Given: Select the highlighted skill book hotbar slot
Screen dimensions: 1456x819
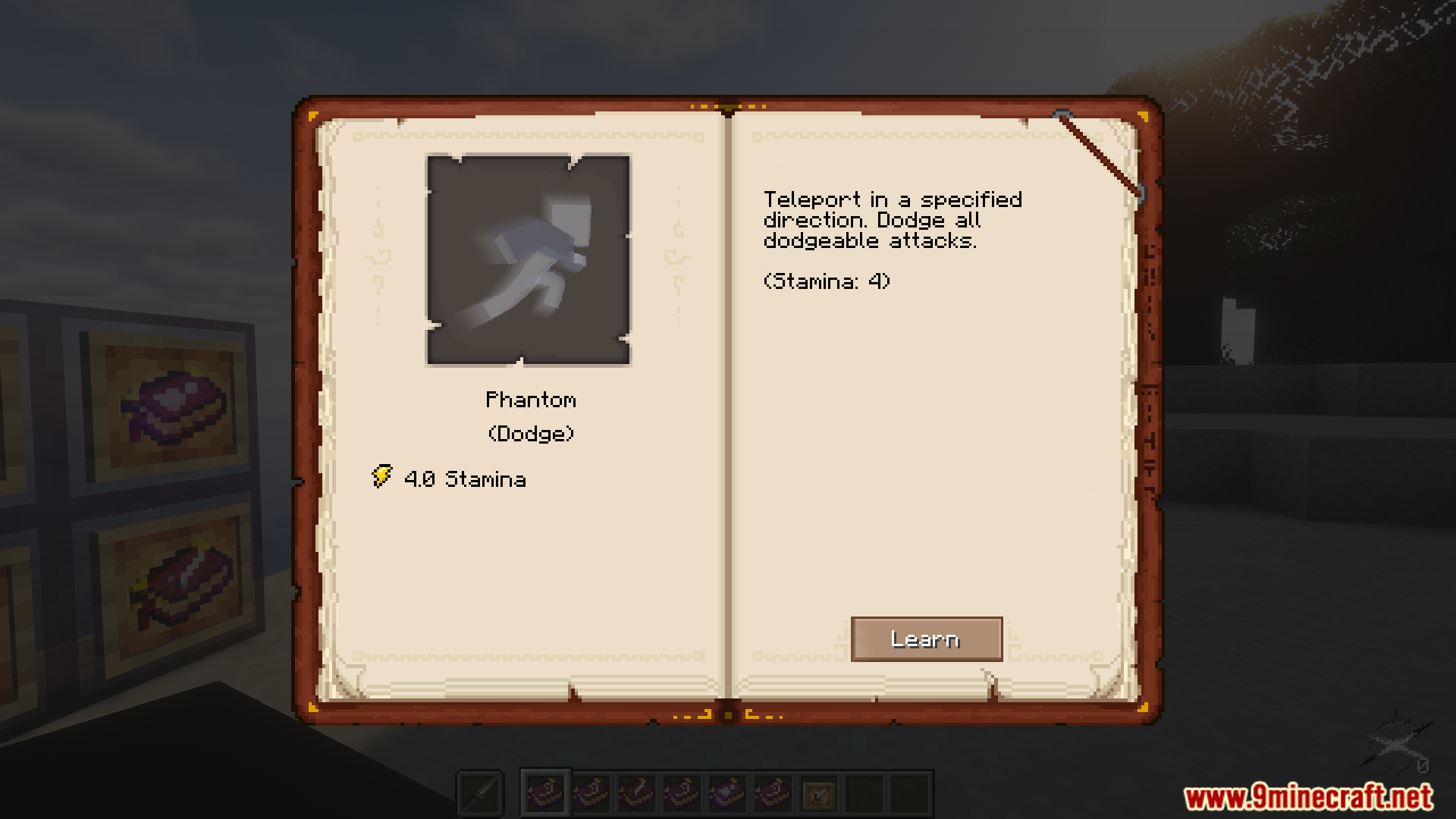Looking at the screenshot, I should [545, 793].
